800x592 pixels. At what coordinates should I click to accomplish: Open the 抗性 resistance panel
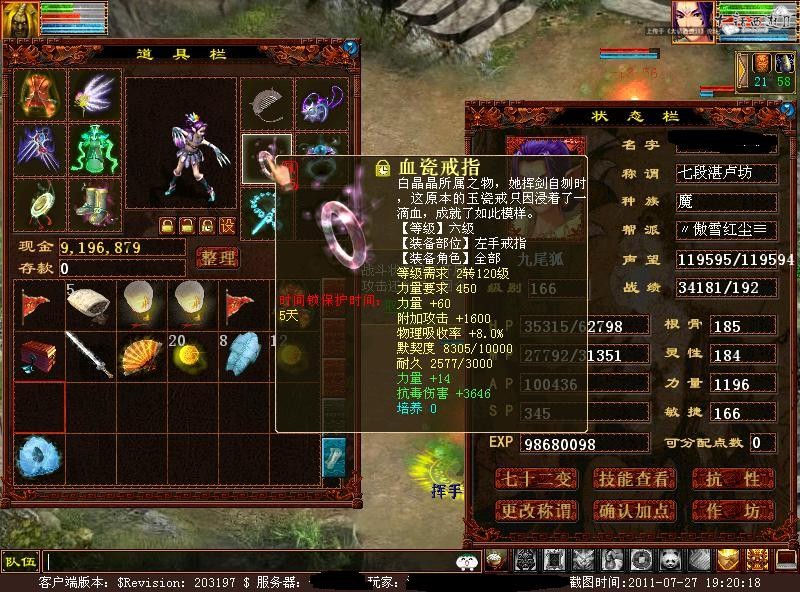tap(737, 480)
